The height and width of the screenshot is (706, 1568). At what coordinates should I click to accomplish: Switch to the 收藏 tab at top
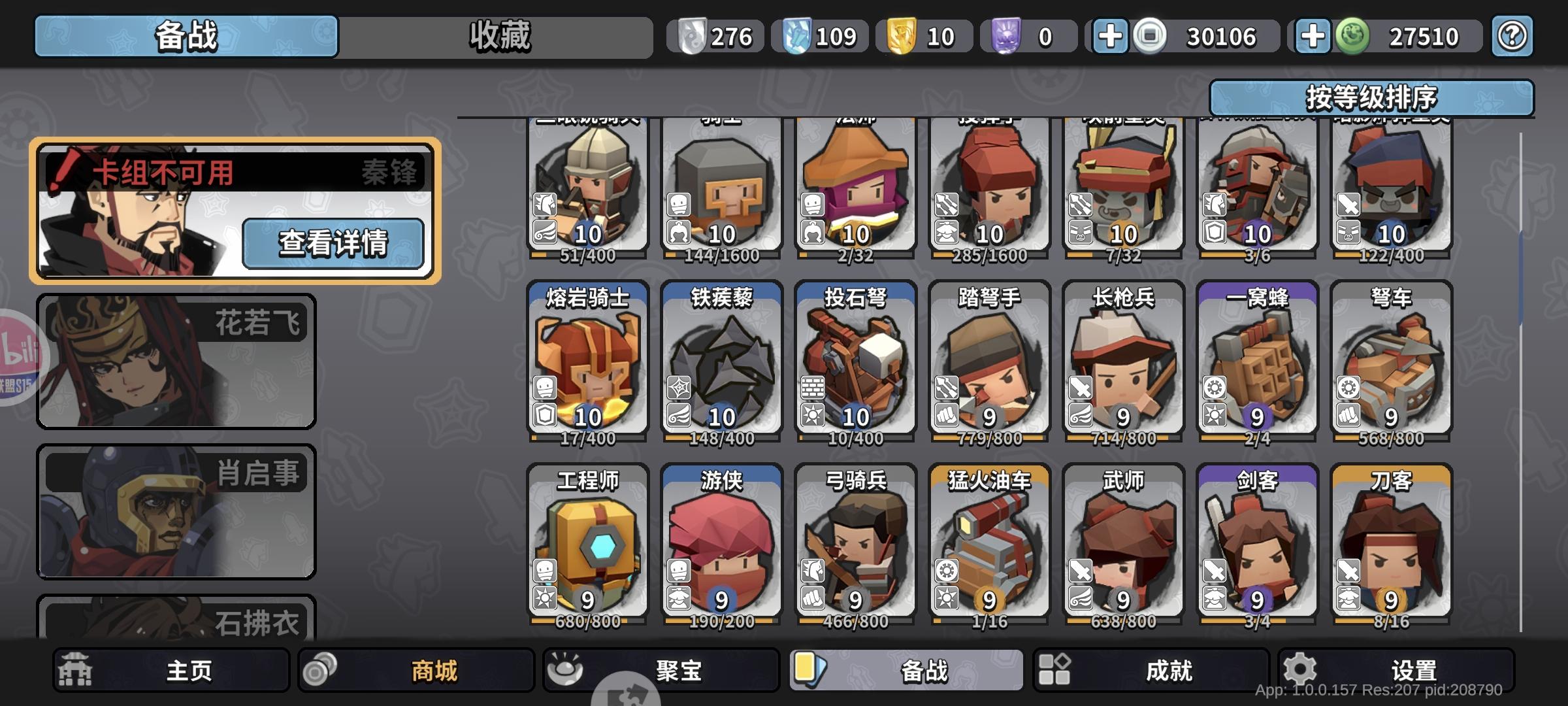(x=498, y=37)
